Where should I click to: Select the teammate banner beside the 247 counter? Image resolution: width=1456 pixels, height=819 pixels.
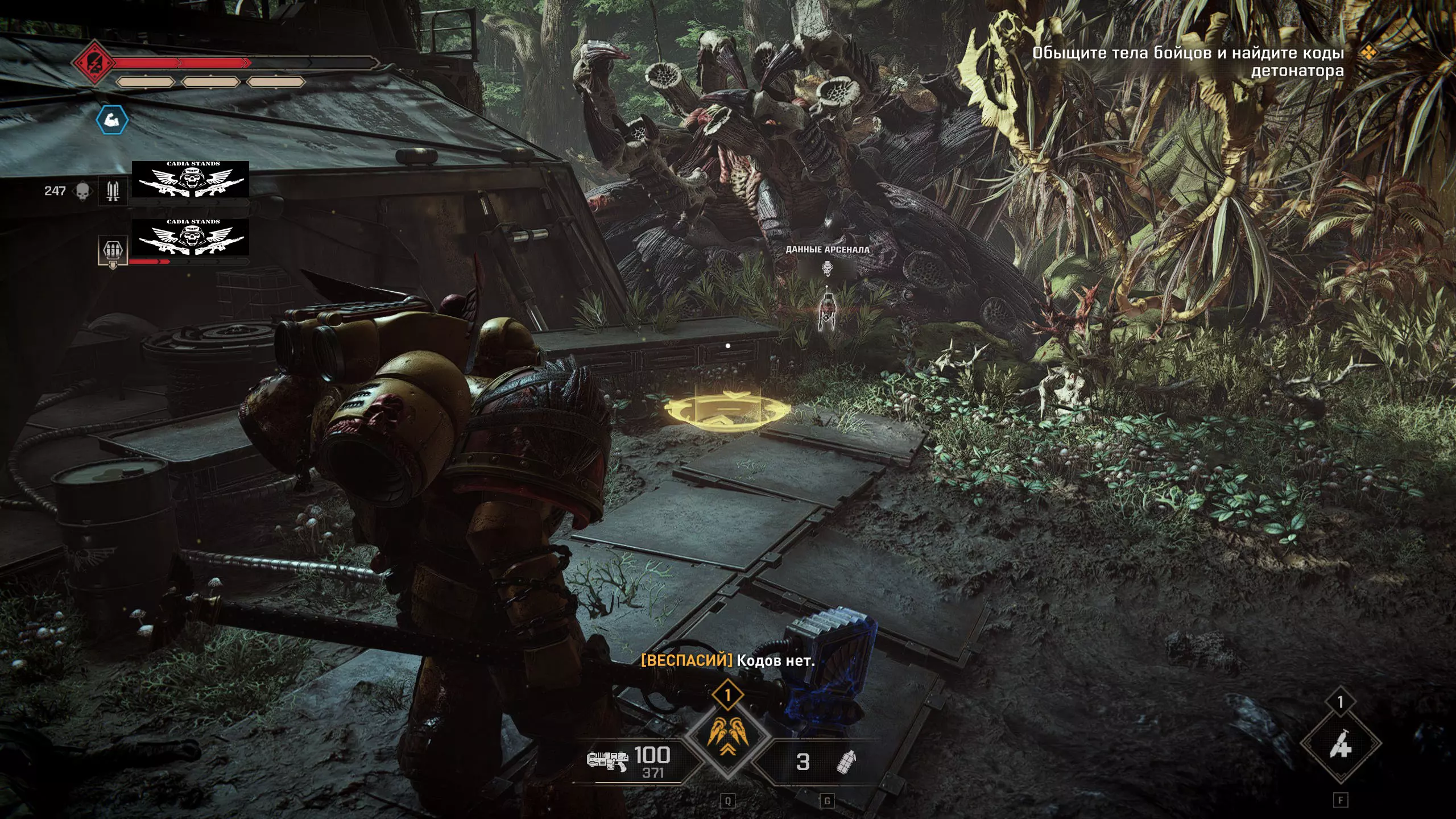point(191,179)
